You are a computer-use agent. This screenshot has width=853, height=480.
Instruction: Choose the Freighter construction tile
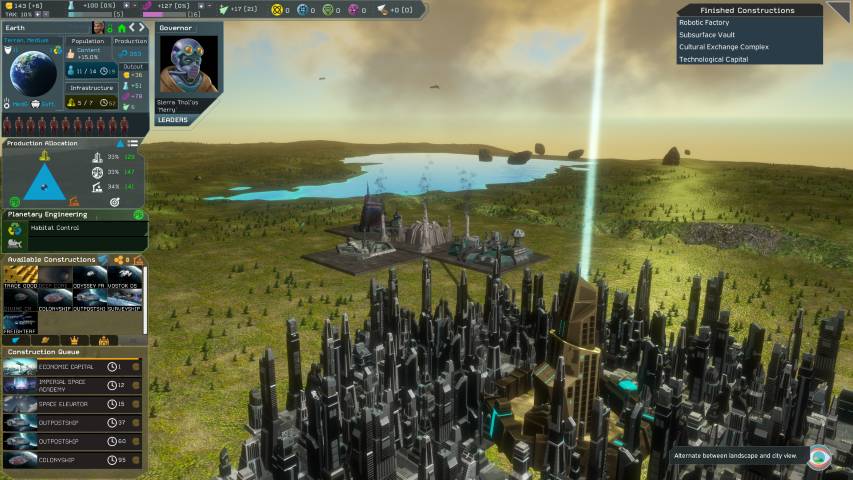click(20, 323)
